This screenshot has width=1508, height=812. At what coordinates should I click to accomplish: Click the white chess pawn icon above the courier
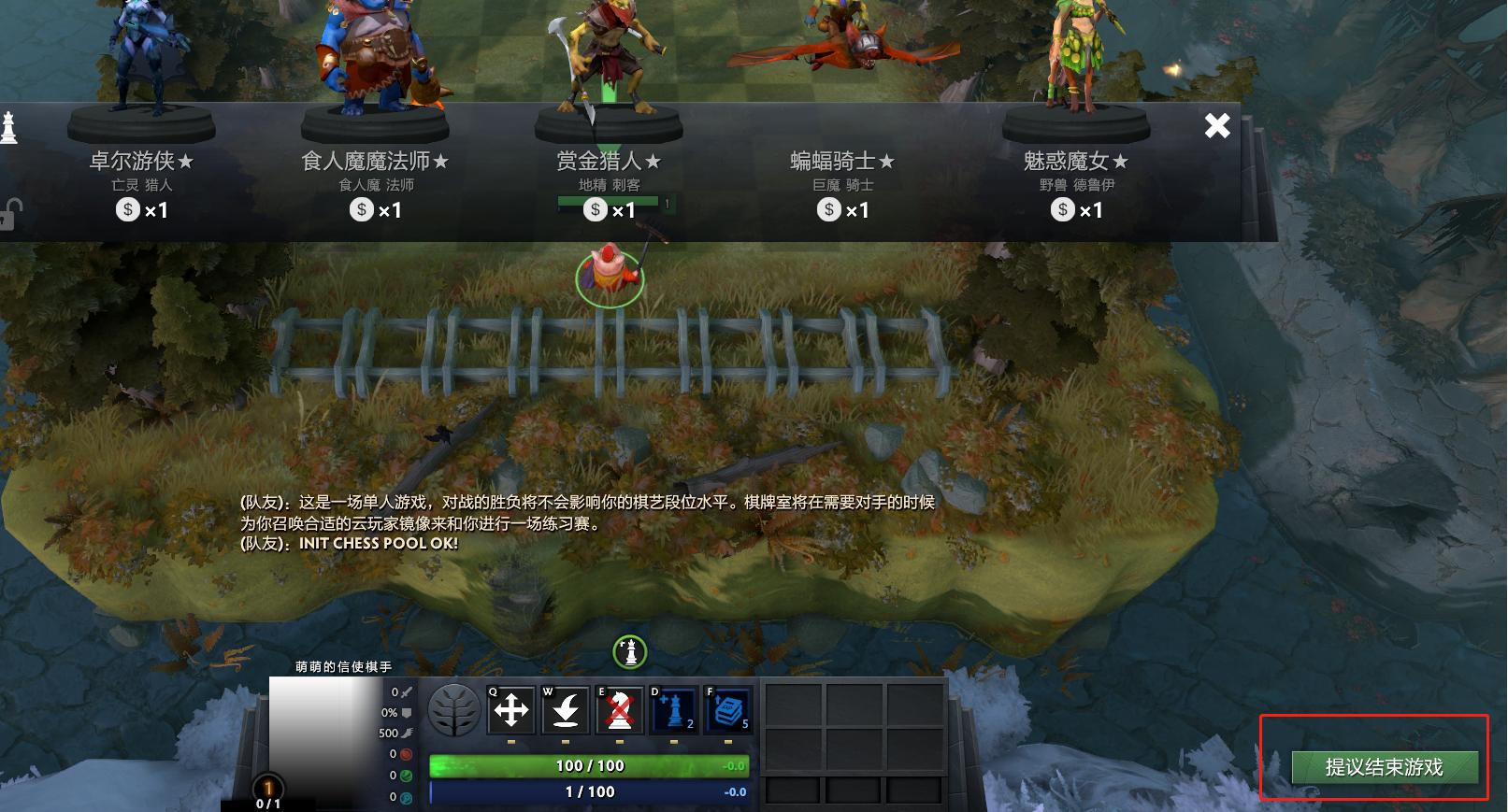tap(629, 654)
